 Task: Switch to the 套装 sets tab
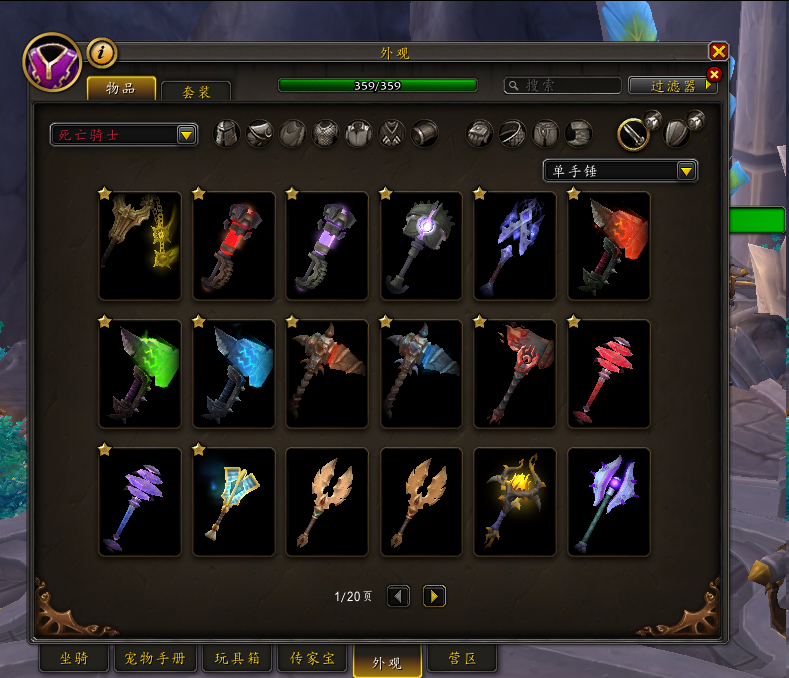[x=196, y=91]
